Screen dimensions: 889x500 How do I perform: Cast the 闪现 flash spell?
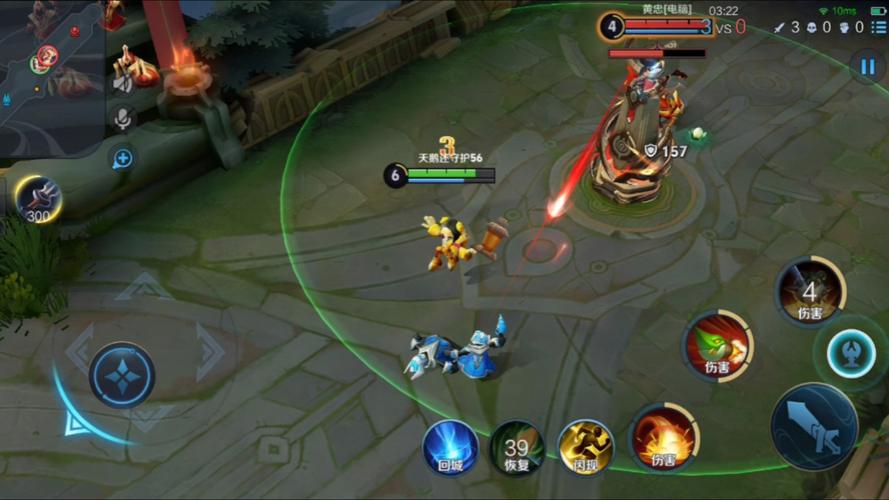pyautogui.click(x=585, y=446)
